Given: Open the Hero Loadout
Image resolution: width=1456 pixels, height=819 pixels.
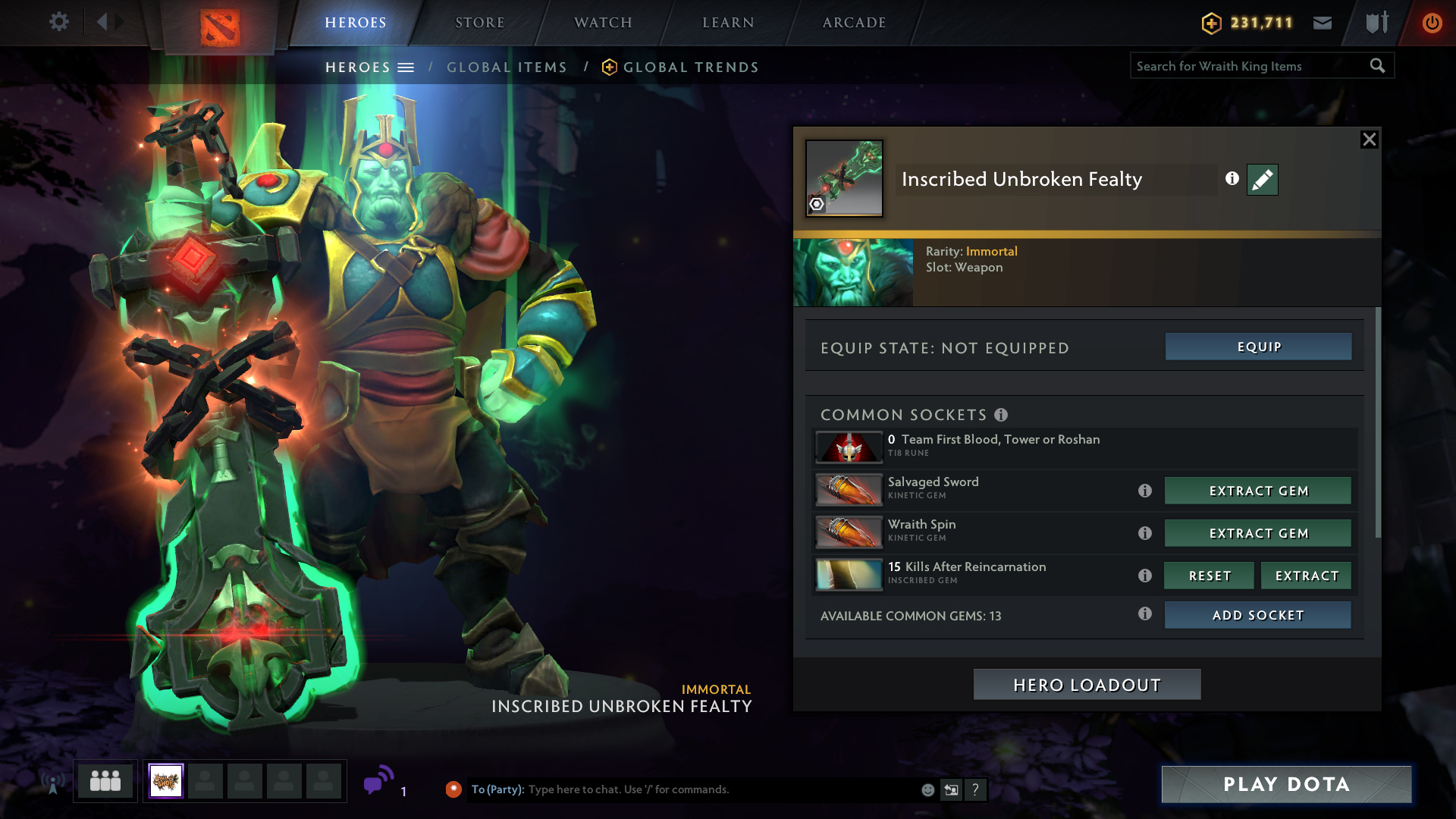Looking at the screenshot, I should coord(1087,685).
